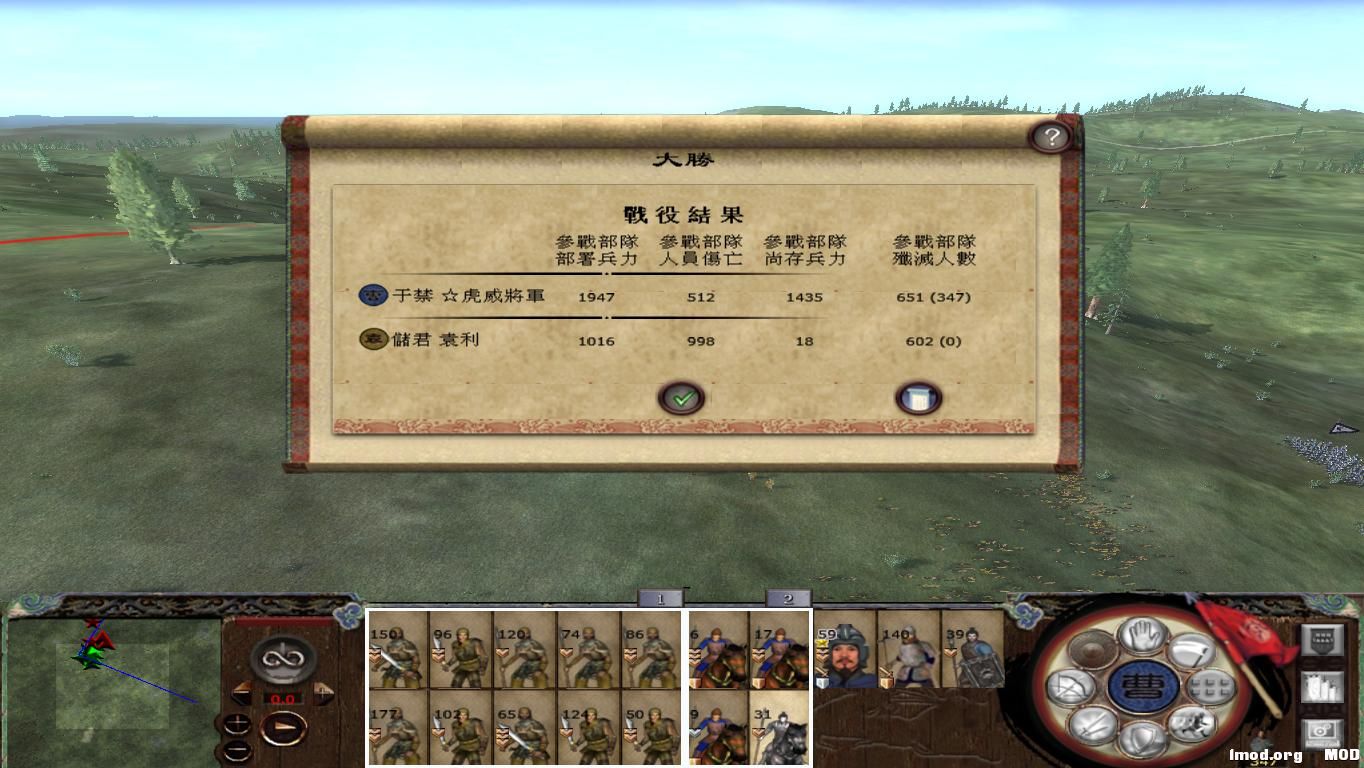Click the battle speed increase arrow
Image resolution: width=1364 pixels, height=768 pixels.
(323, 694)
